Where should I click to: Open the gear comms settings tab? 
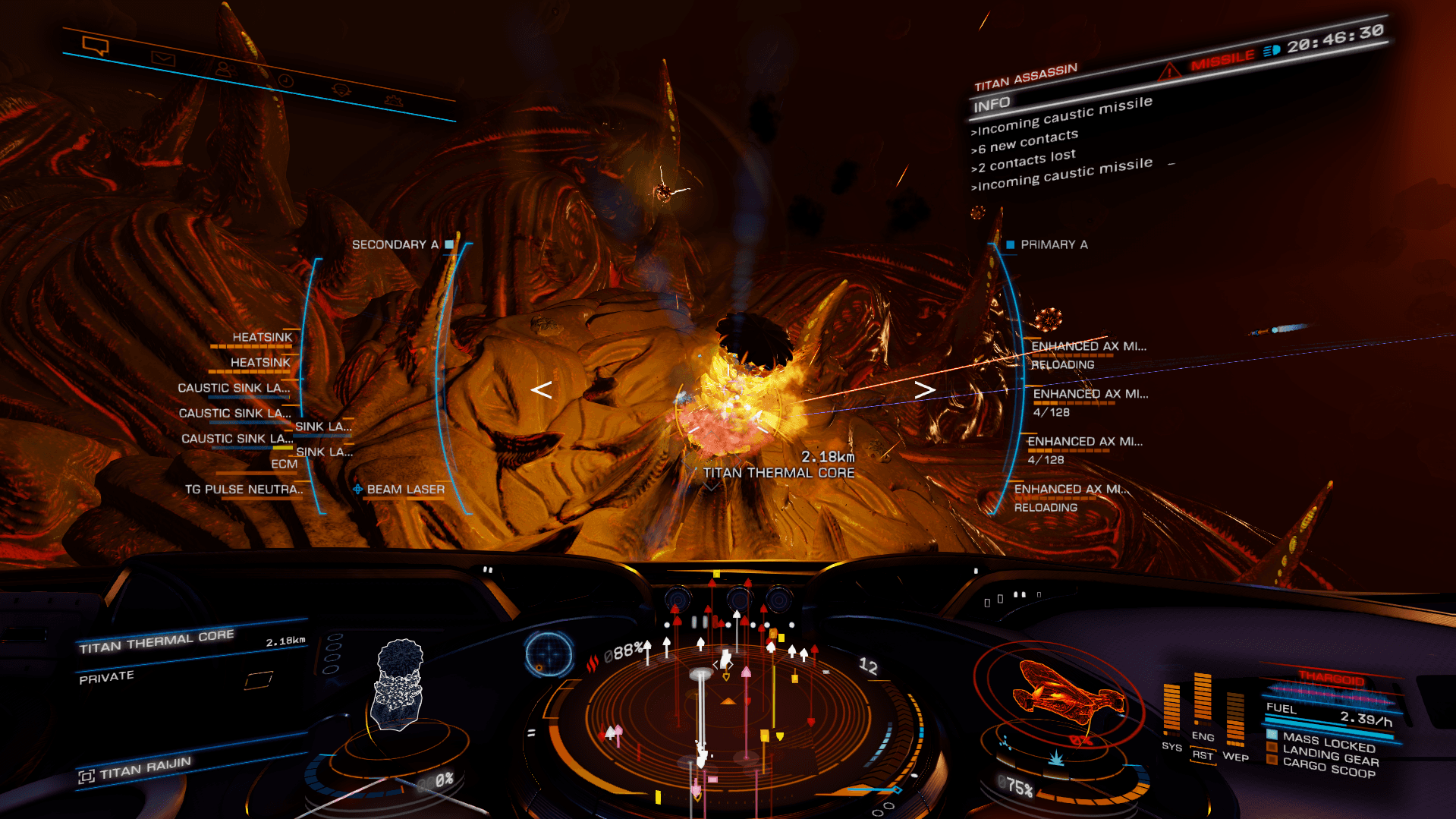341,90
